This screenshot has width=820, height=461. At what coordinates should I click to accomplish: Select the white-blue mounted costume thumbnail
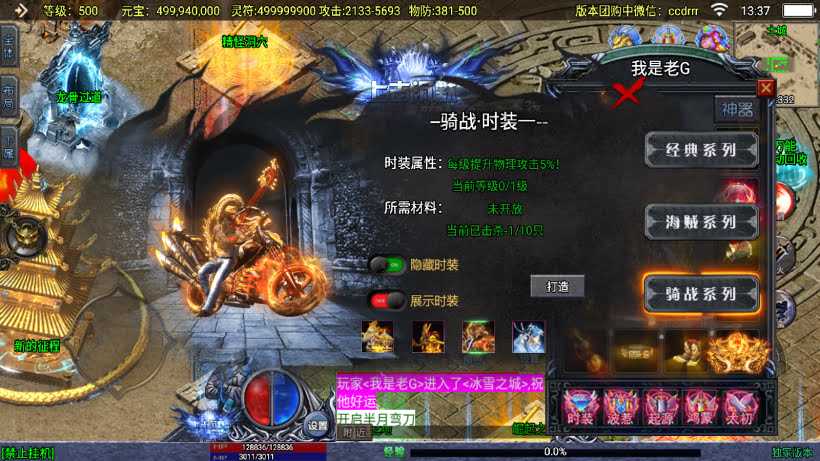pyautogui.click(x=529, y=337)
